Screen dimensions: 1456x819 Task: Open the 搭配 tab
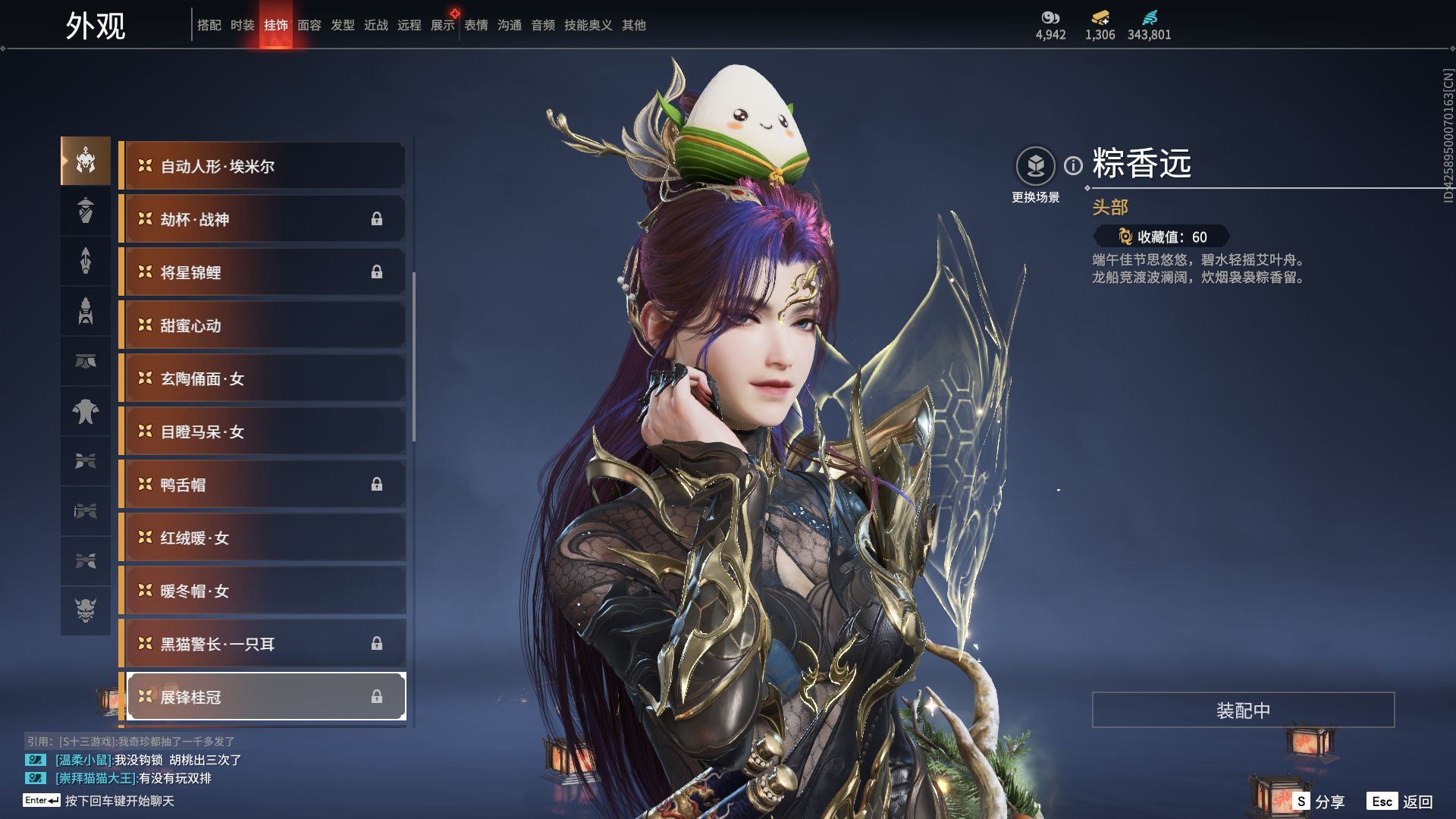tap(209, 25)
